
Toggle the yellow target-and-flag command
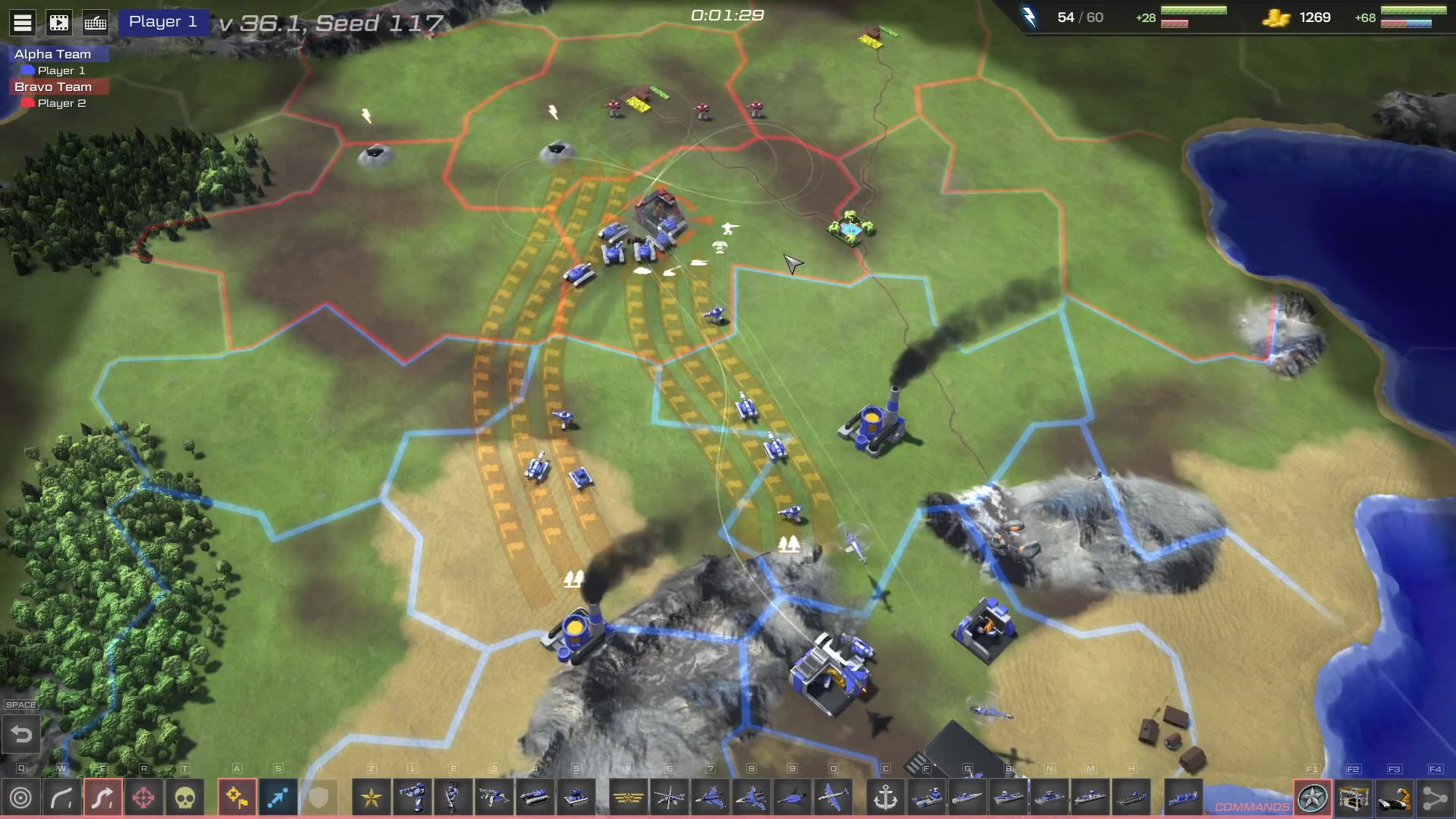point(237,798)
